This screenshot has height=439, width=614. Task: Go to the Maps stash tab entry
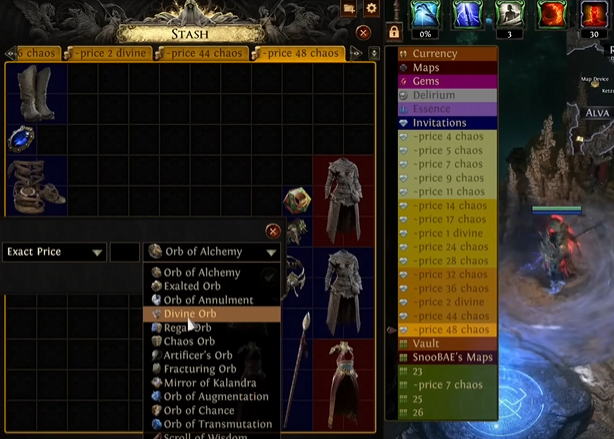click(440, 68)
